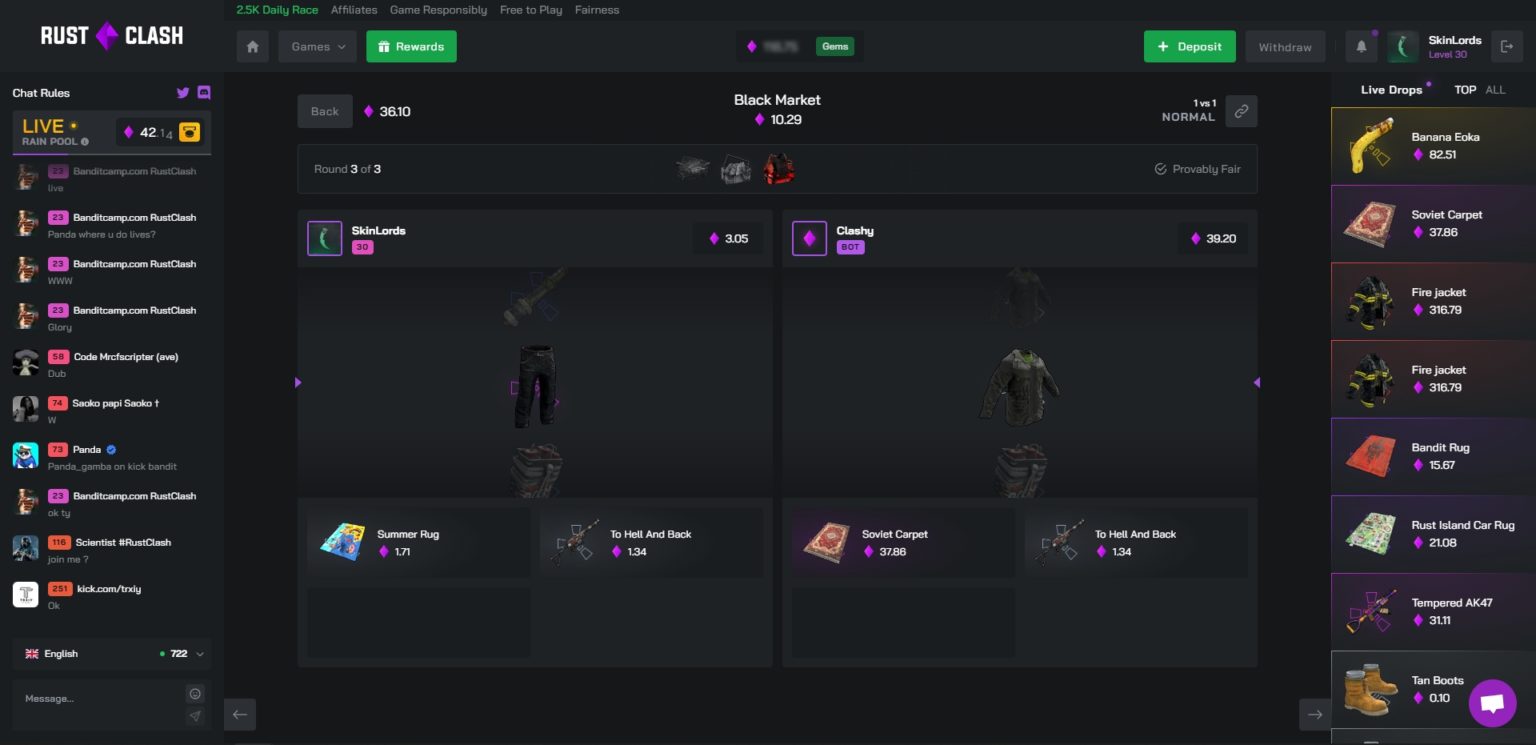Go back using the Back button
The height and width of the screenshot is (745, 1536).
(325, 112)
